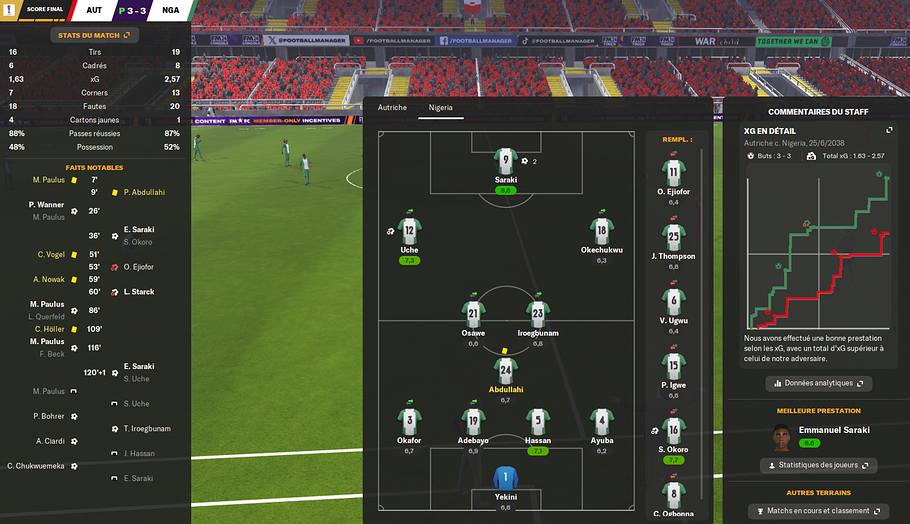Choose Abdullahi number 24
The image size is (910, 524).
506,371
